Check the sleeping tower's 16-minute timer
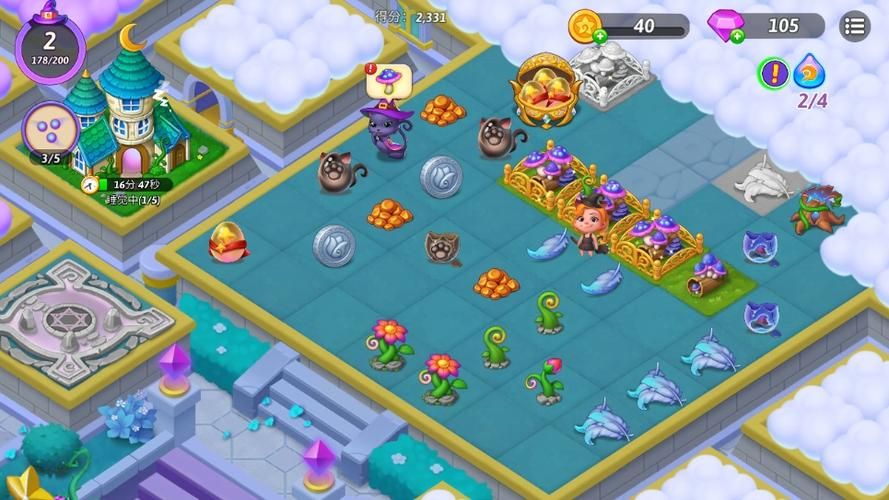Viewport: 889px width, 500px height. pyautogui.click(x=126, y=184)
